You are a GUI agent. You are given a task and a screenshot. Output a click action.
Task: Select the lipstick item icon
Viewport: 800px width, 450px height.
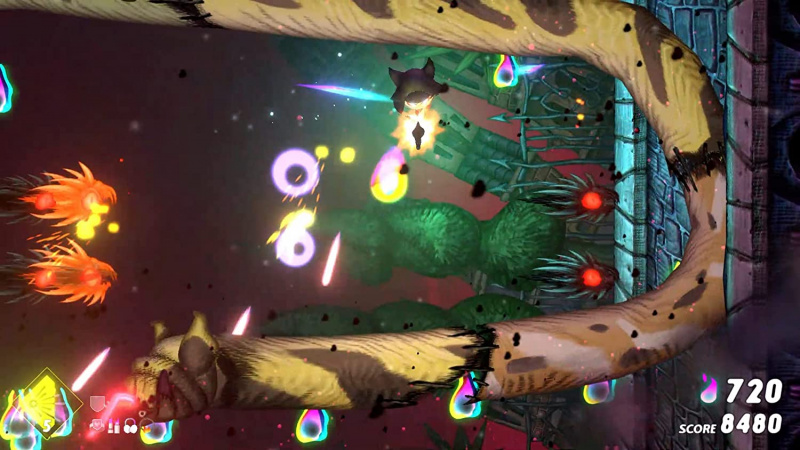coord(113,426)
